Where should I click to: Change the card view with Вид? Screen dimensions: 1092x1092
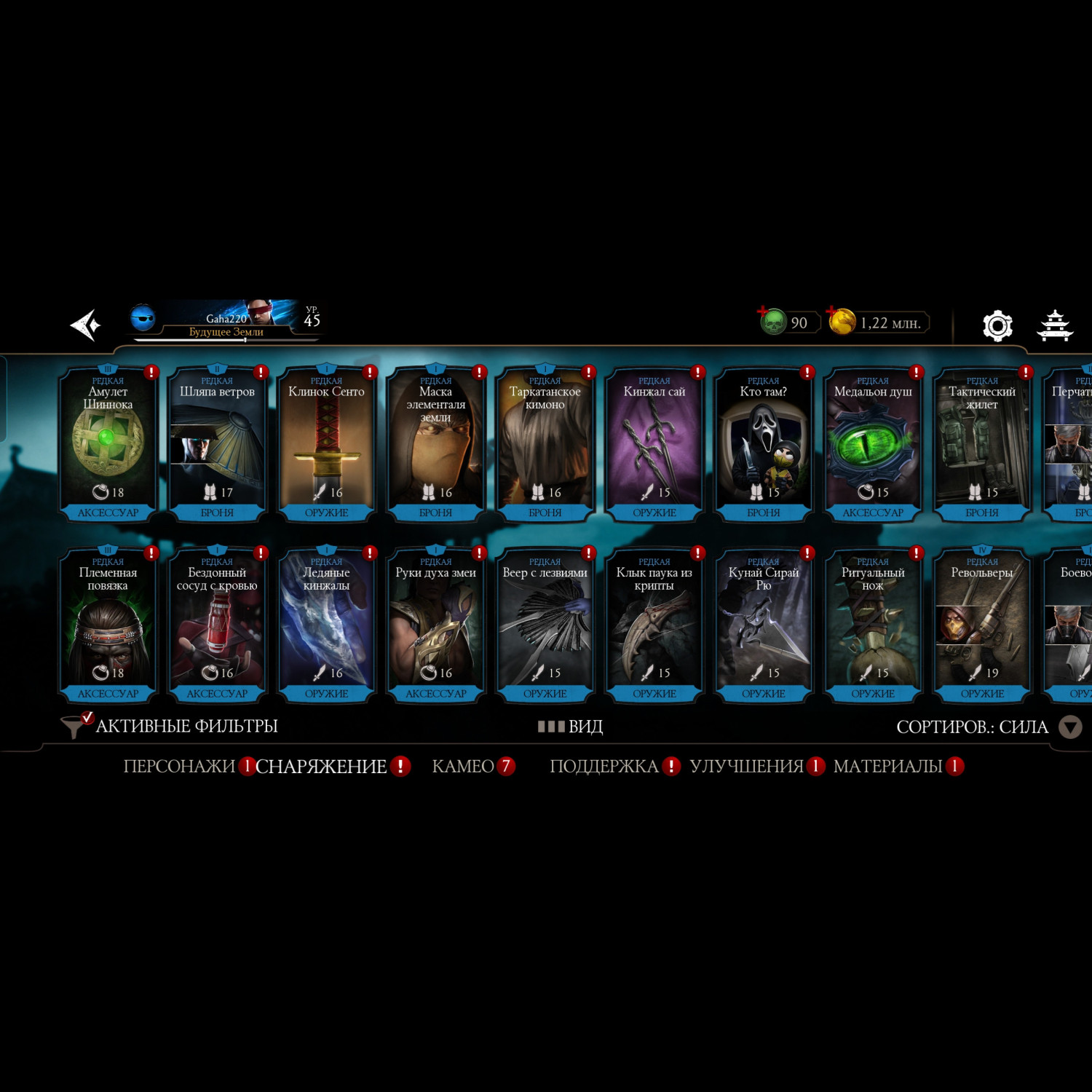click(x=571, y=727)
